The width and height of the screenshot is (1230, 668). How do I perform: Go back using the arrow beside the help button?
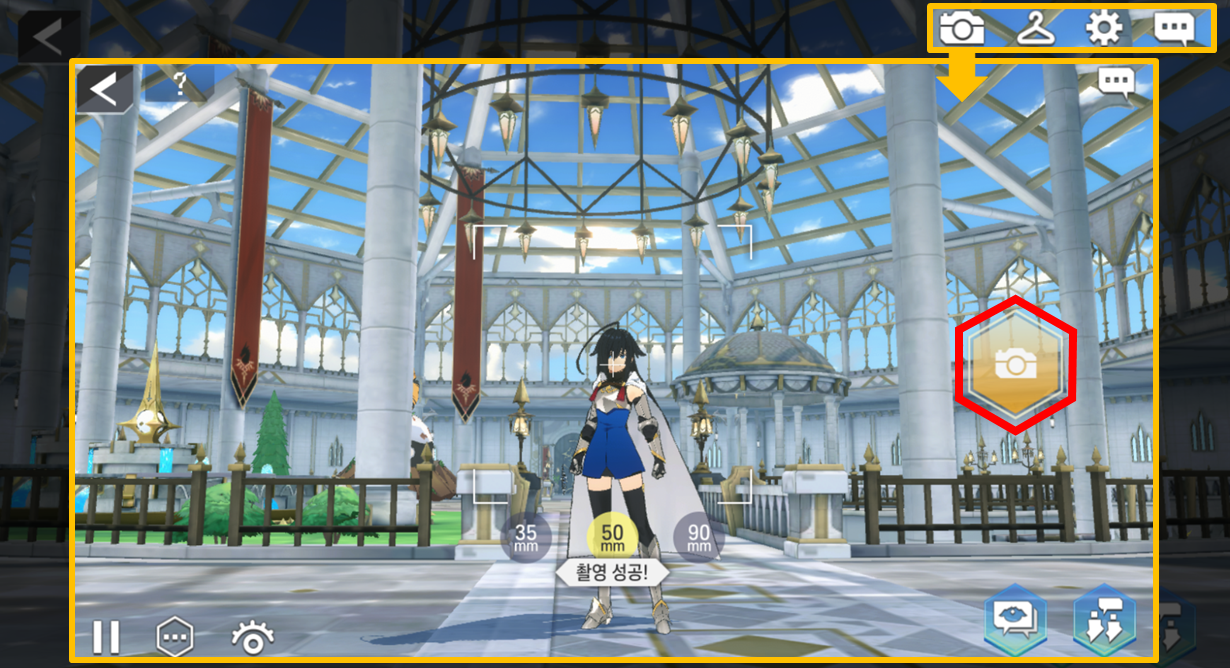(x=104, y=89)
